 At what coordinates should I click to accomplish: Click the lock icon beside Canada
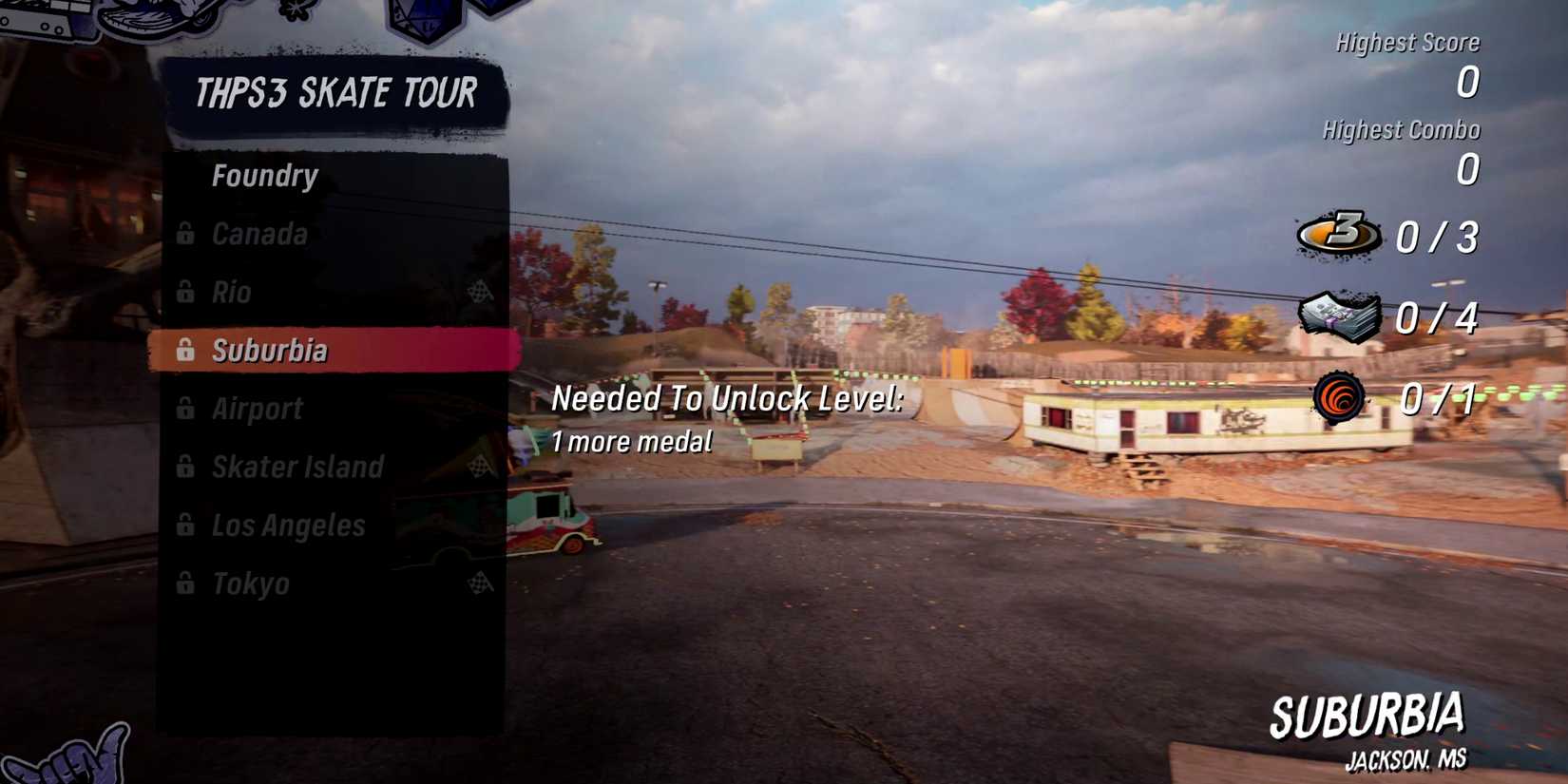point(184,234)
